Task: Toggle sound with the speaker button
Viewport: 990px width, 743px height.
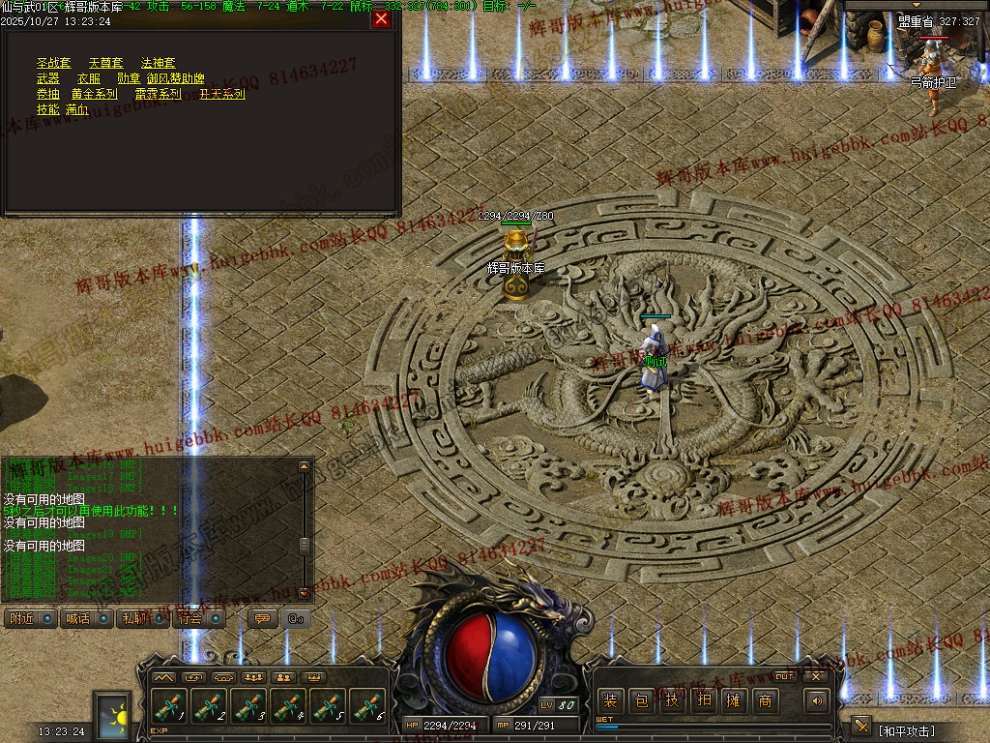Action: (x=818, y=701)
